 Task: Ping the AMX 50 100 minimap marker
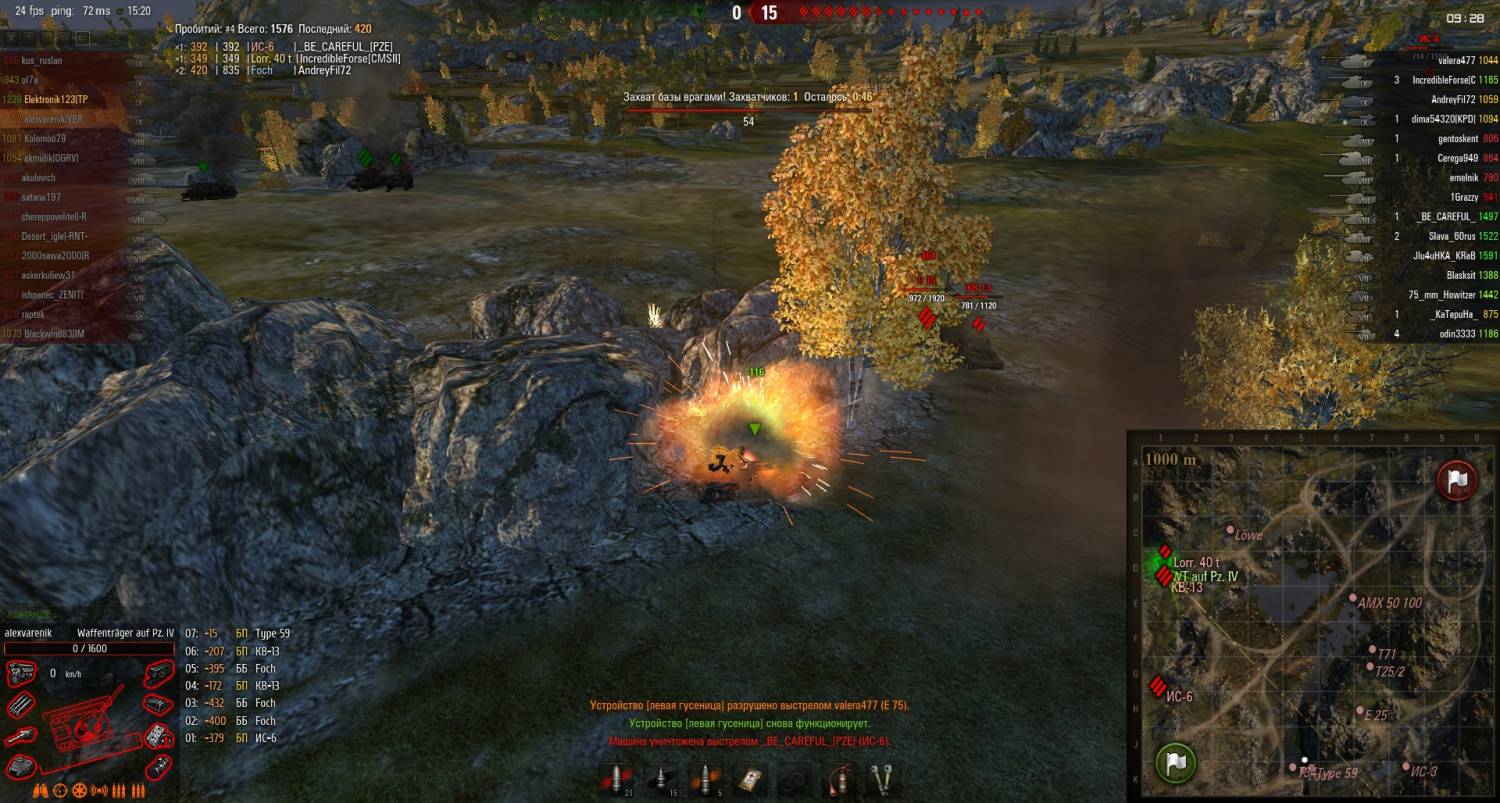click(1352, 599)
